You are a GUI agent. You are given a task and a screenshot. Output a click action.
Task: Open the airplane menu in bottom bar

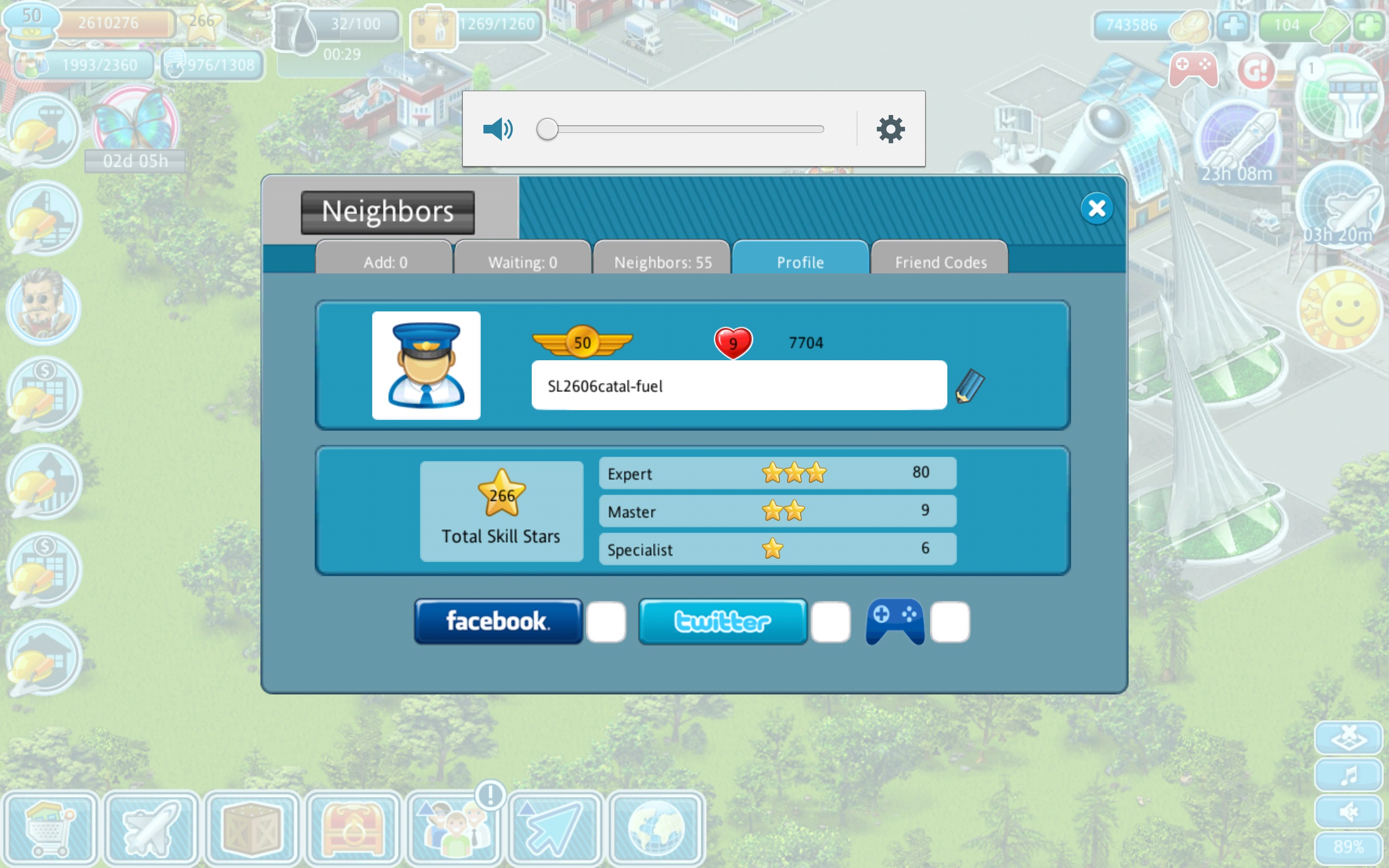[x=151, y=828]
